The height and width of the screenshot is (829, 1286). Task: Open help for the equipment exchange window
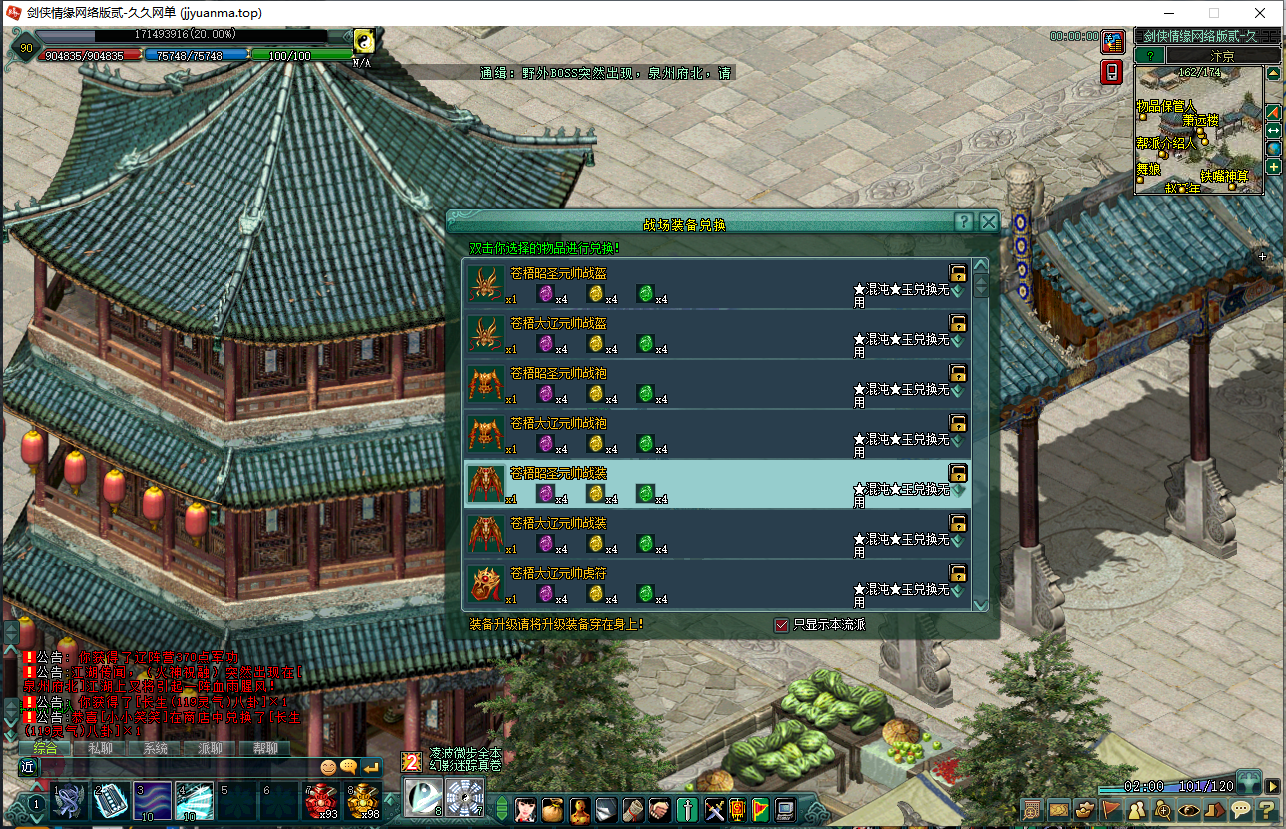(963, 222)
